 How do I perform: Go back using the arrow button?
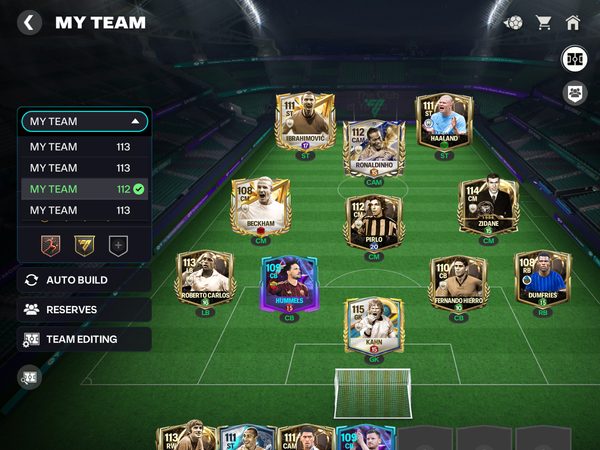[30, 22]
